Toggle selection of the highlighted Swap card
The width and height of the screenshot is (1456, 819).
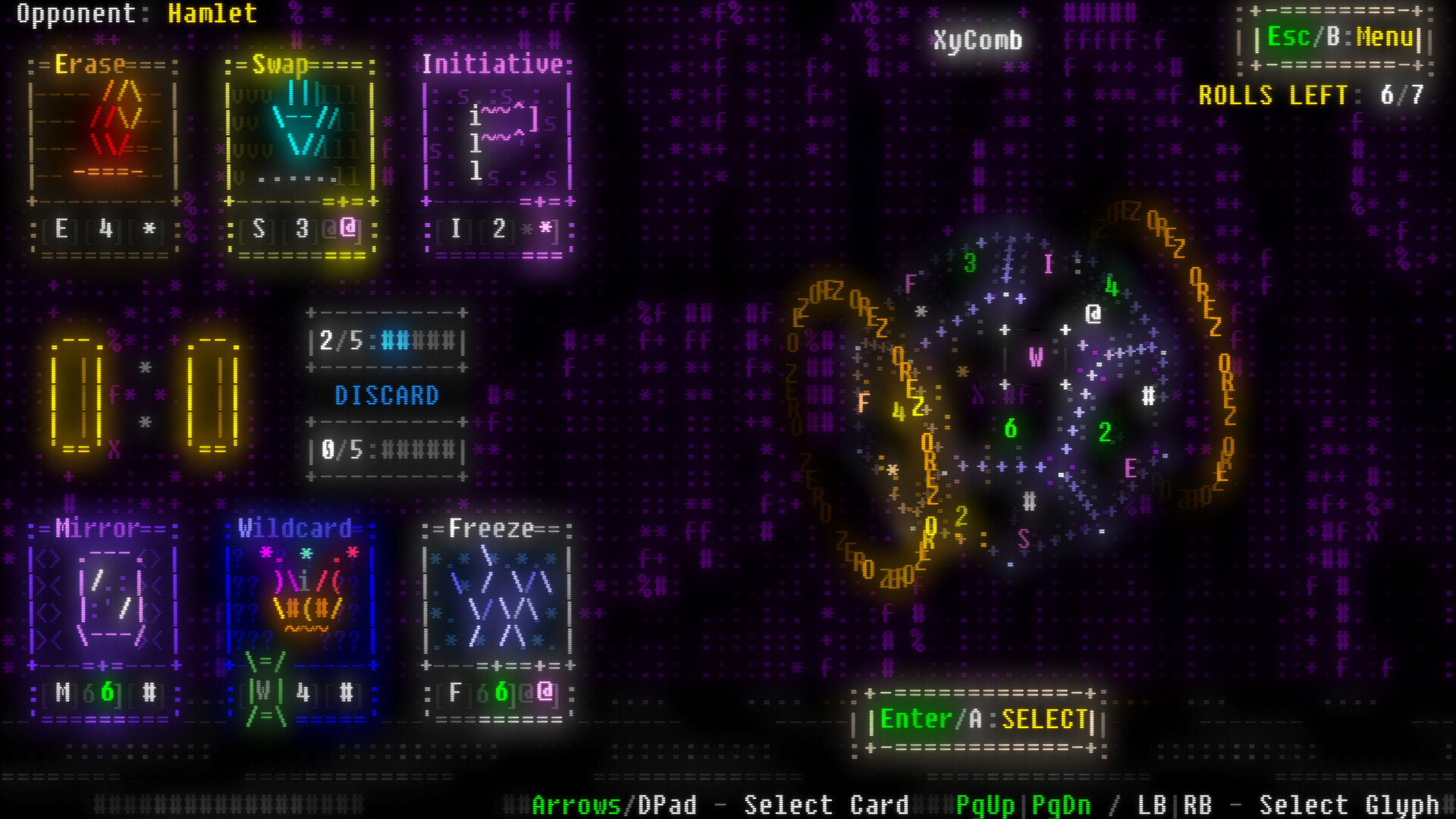(303, 152)
